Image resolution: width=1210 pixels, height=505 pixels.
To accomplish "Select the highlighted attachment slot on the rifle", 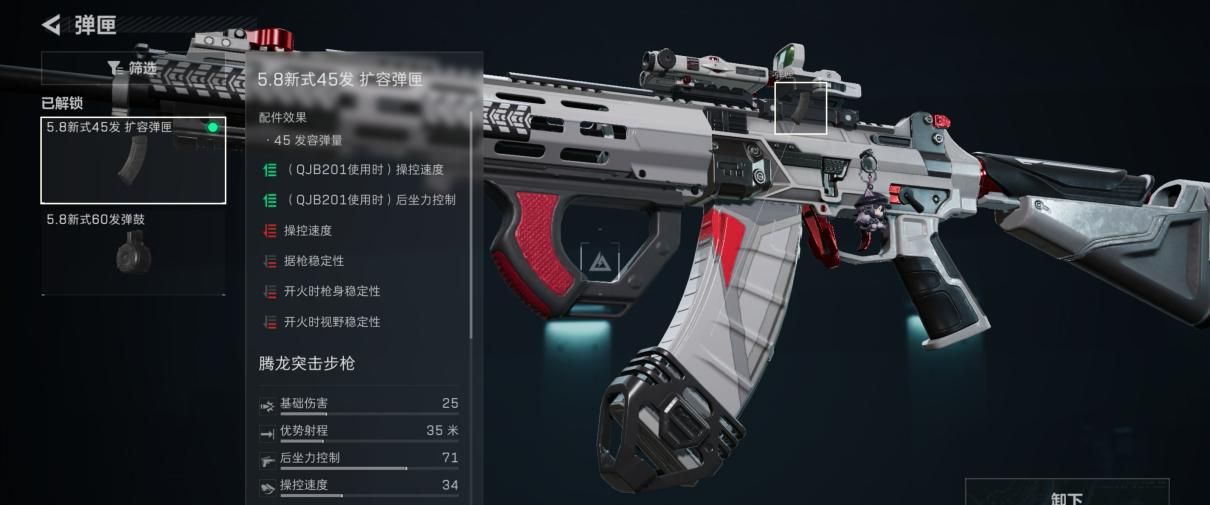I will (x=801, y=108).
